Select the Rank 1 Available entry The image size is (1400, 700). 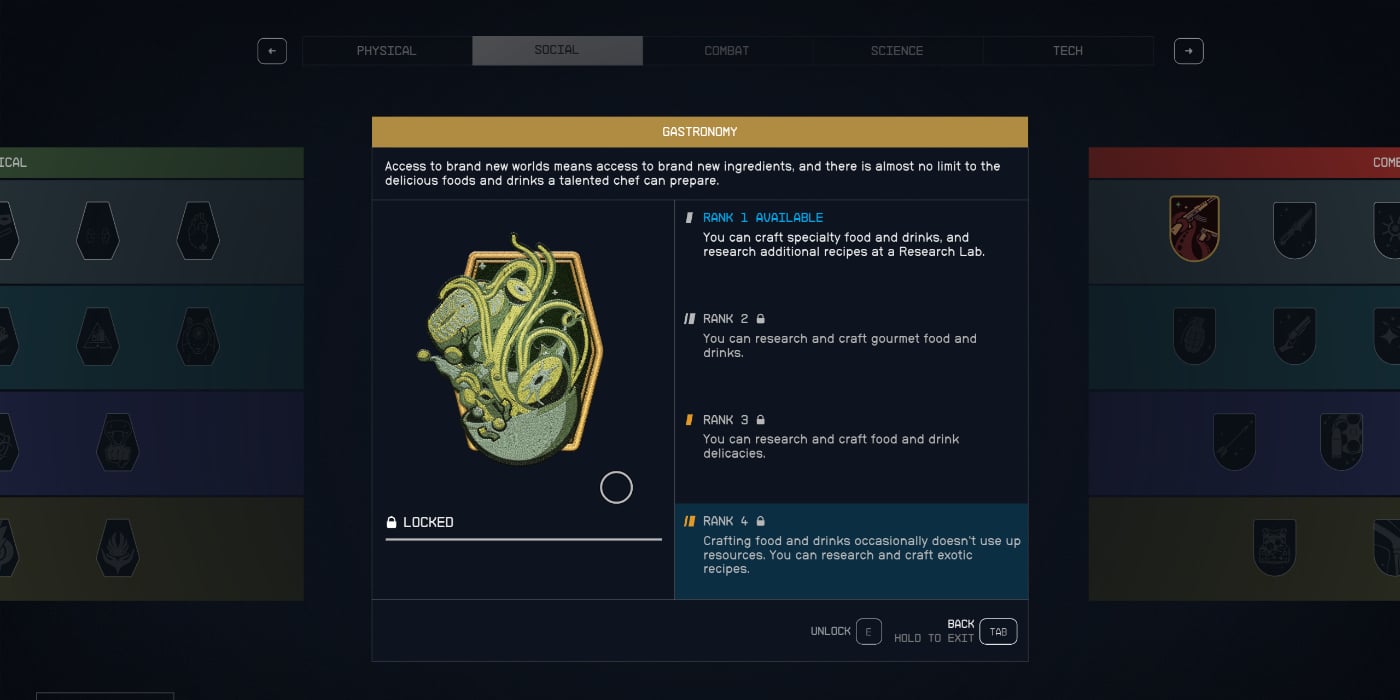pyautogui.click(x=850, y=235)
